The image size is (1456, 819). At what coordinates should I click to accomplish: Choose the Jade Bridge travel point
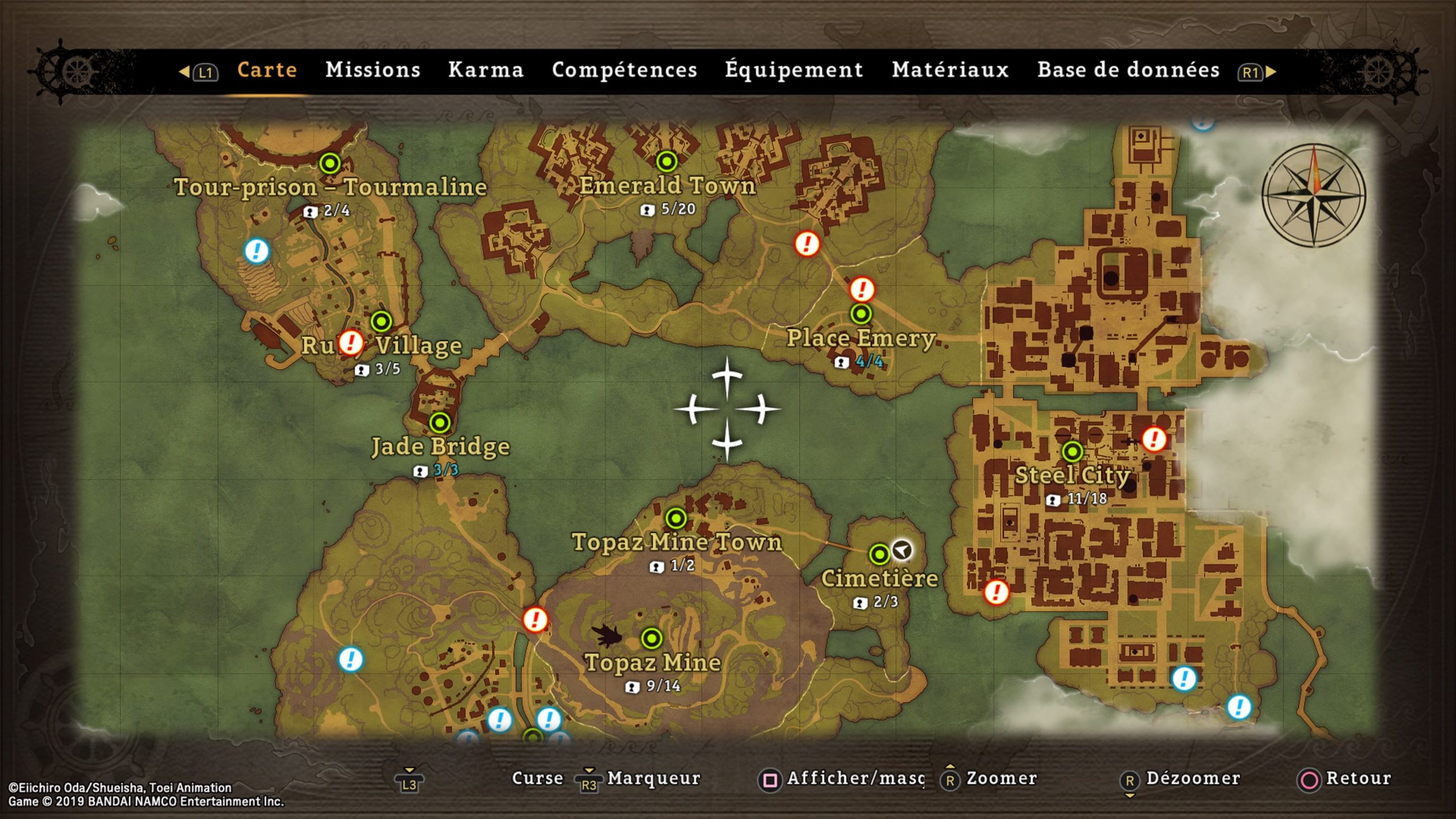pyautogui.click(x=440, y=423)
